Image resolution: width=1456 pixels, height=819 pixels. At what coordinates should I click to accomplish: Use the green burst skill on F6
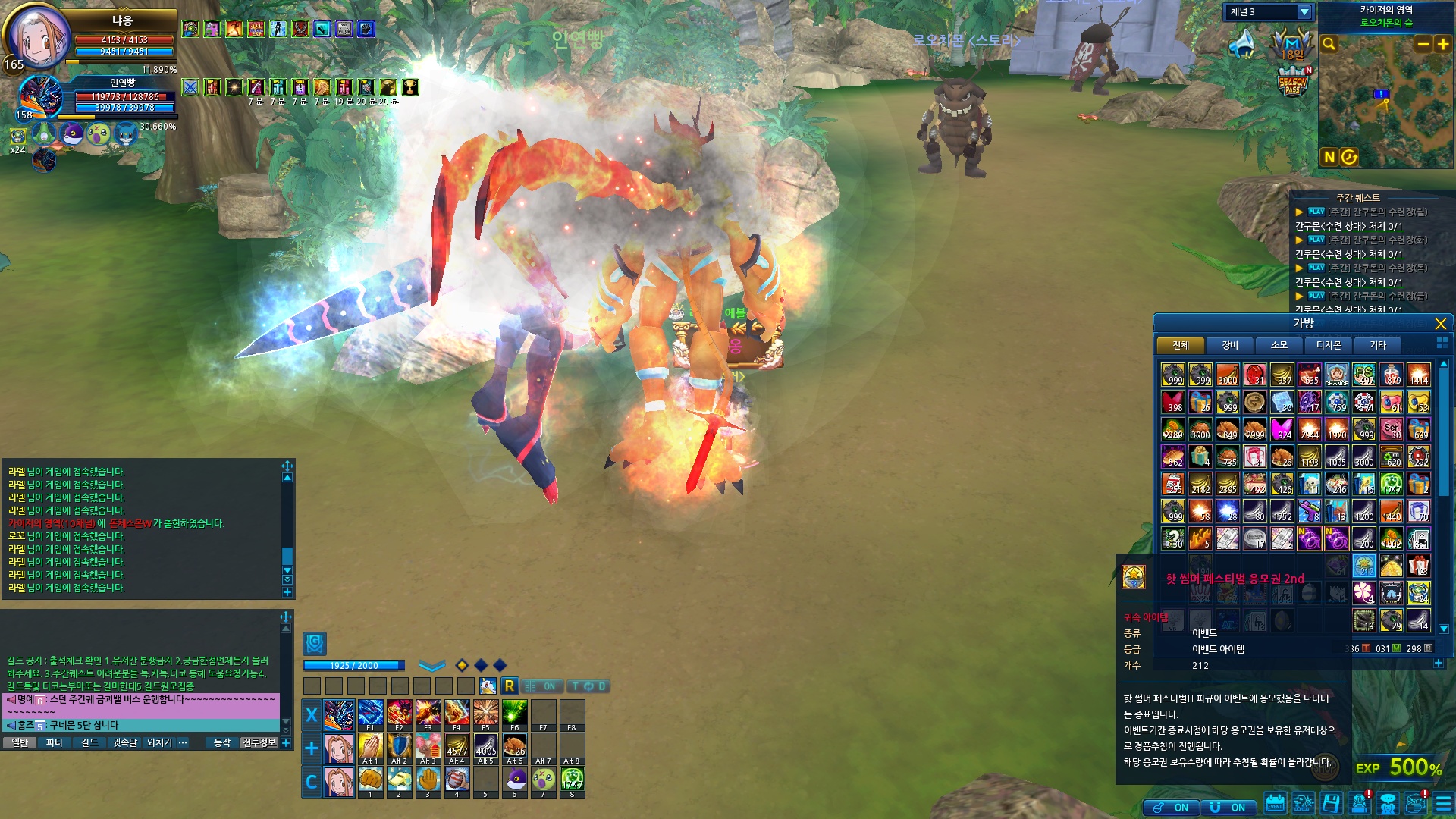coord(514,714)
